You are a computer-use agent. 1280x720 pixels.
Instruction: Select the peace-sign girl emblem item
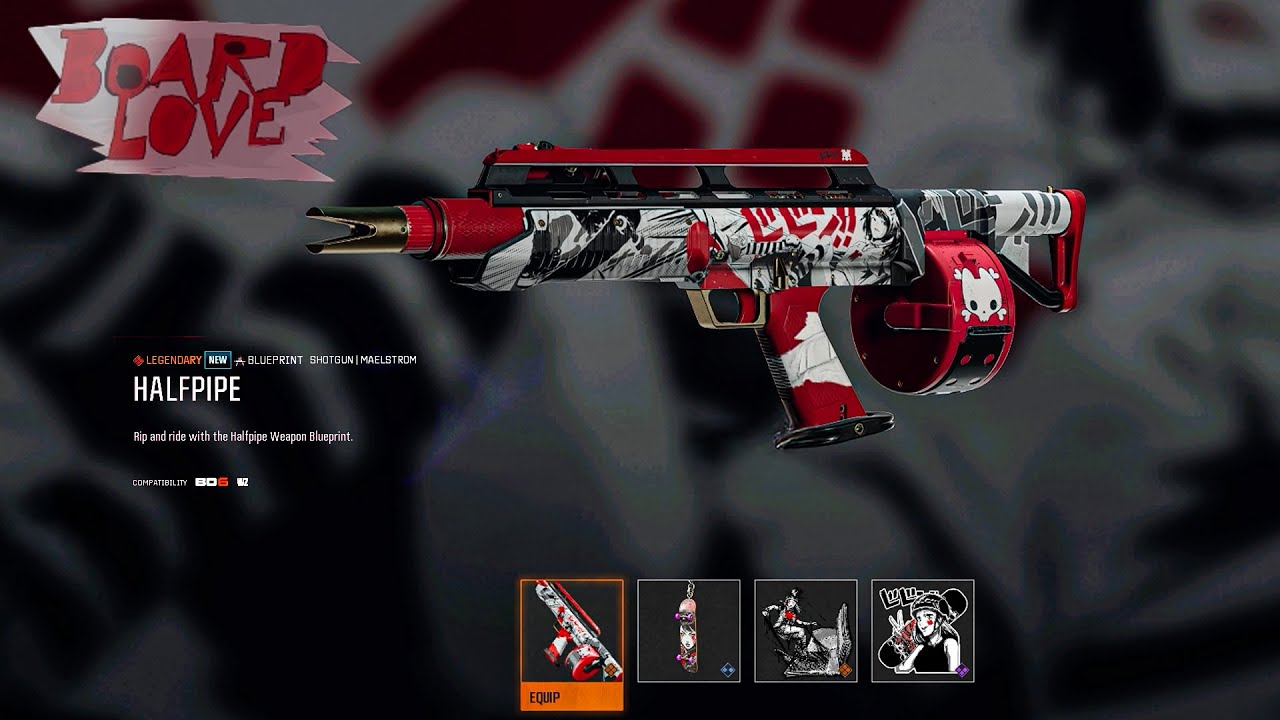[922, 630]
